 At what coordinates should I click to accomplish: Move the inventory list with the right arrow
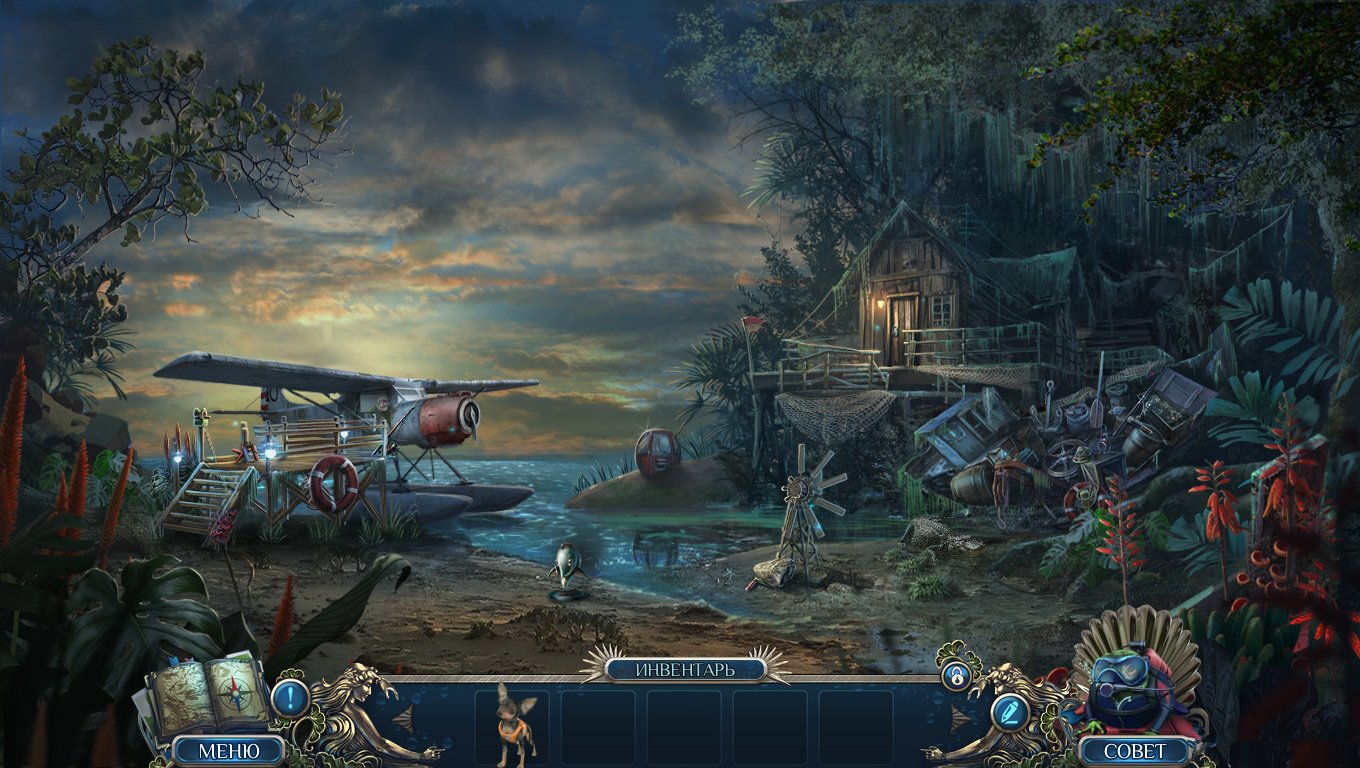[960, 718]
